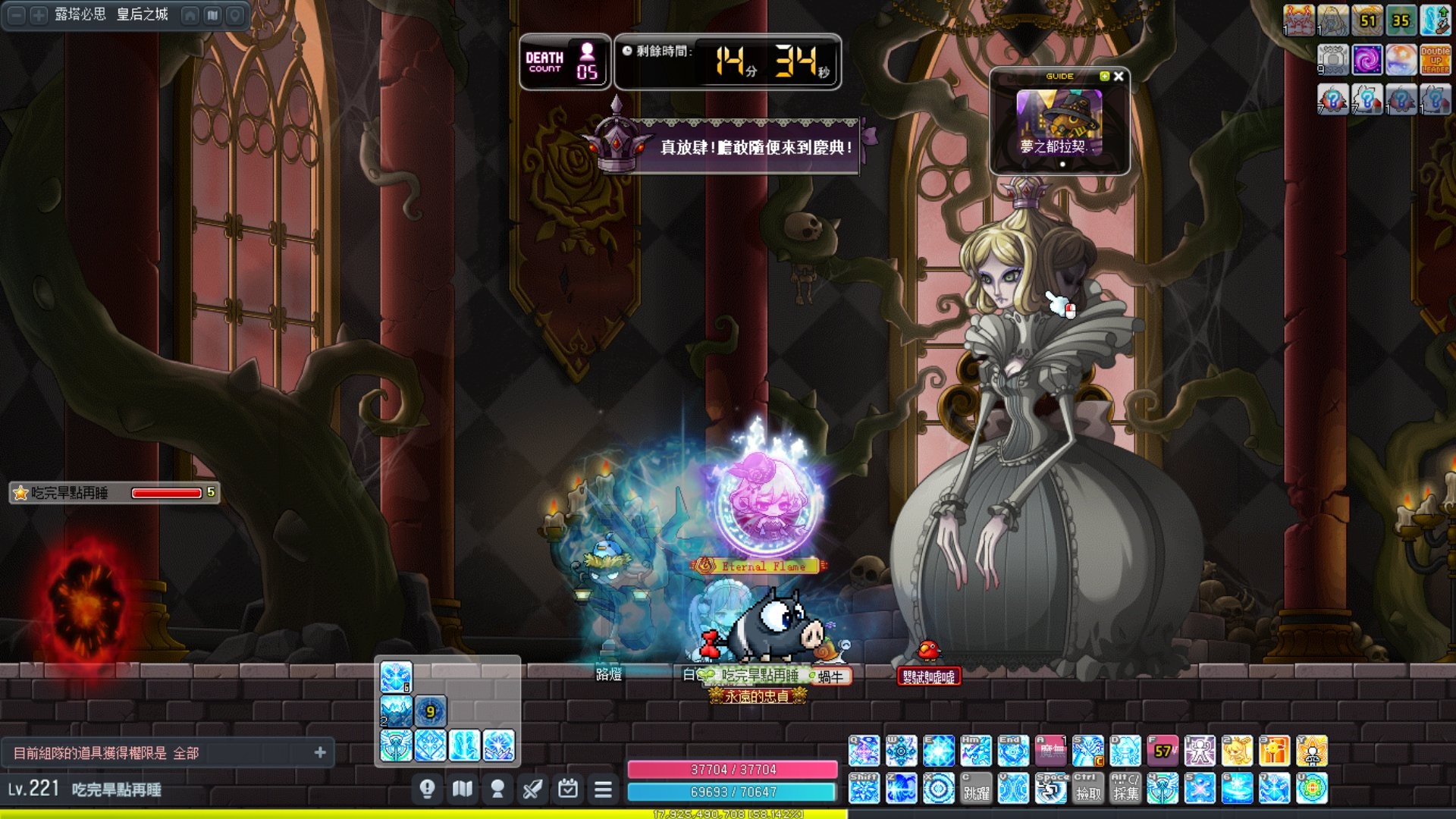
Task: Activate the green orb skill on U slot
Action: [1313, 789]
